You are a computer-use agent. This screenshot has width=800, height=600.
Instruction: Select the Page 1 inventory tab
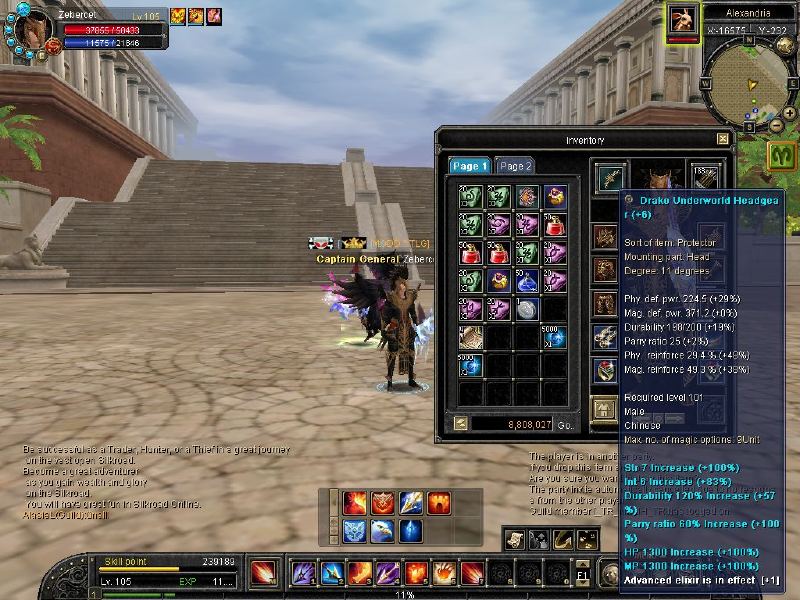pyautogui.click(x=469, y=166)
